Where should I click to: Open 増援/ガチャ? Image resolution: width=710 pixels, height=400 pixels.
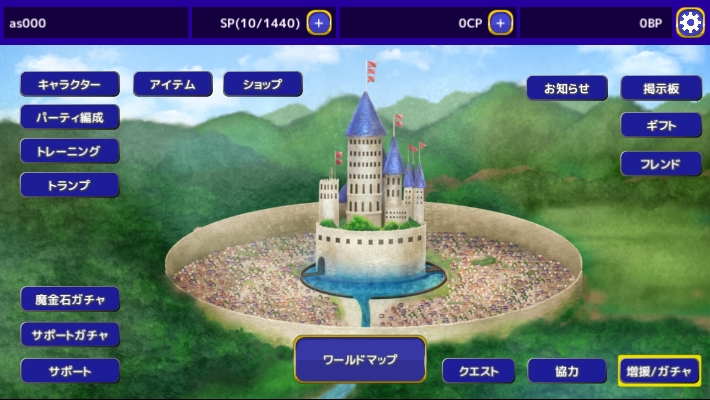coord(659,371)
